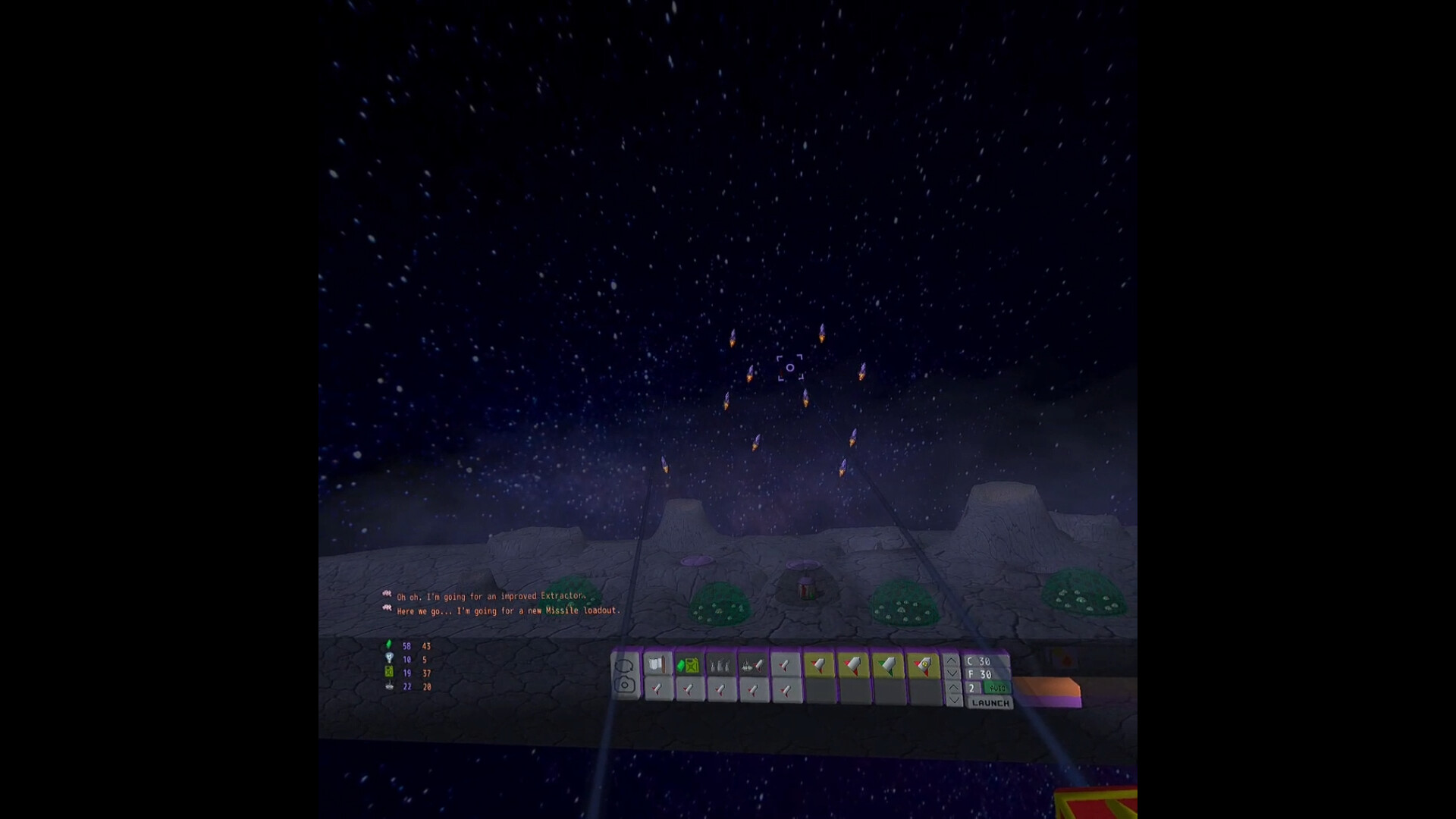Toggle the red-finned missile in its yellow slot
Screen dimensions: 1456x819
click(x=852, y=665)
